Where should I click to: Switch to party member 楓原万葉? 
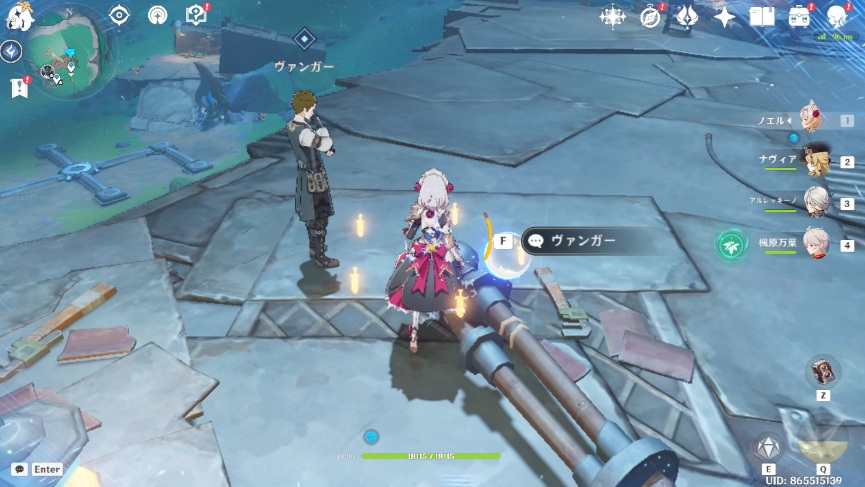[817, 243]
